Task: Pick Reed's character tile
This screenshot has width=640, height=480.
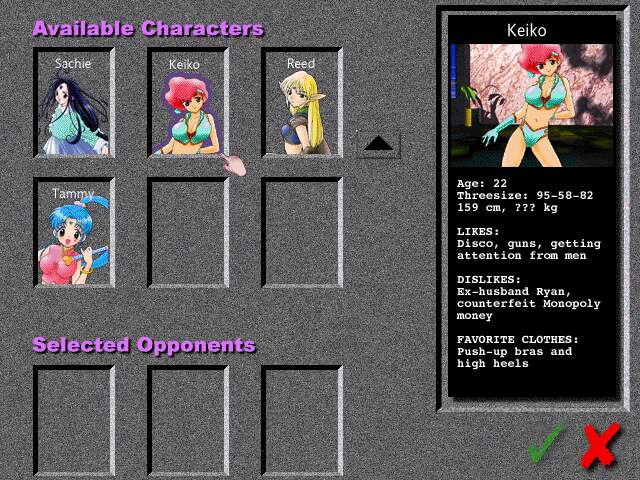Action: (301, 103)
